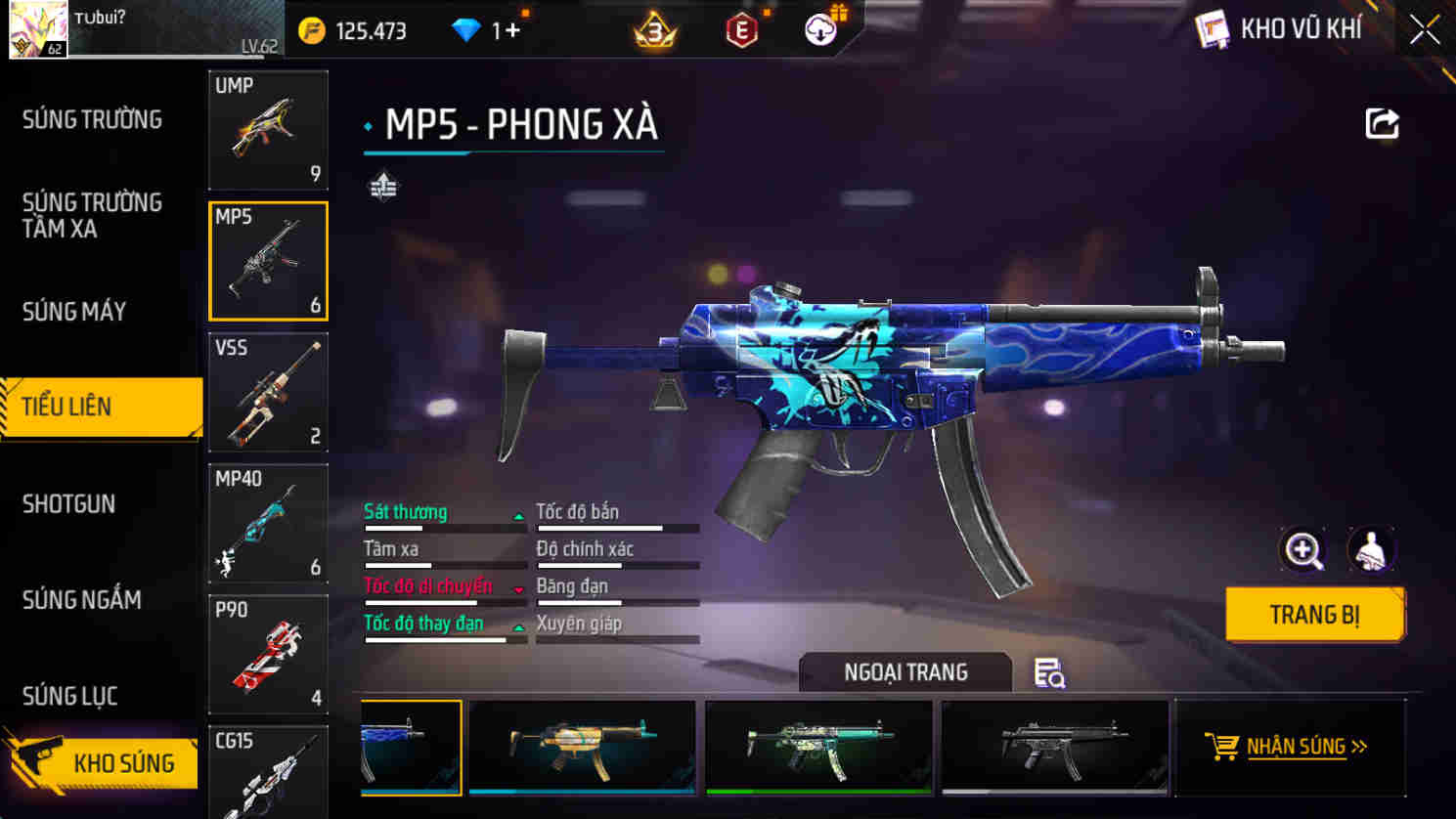1456x819 pixels.
Task: Open the red E event badge icon
Action: tap(740, 29)
